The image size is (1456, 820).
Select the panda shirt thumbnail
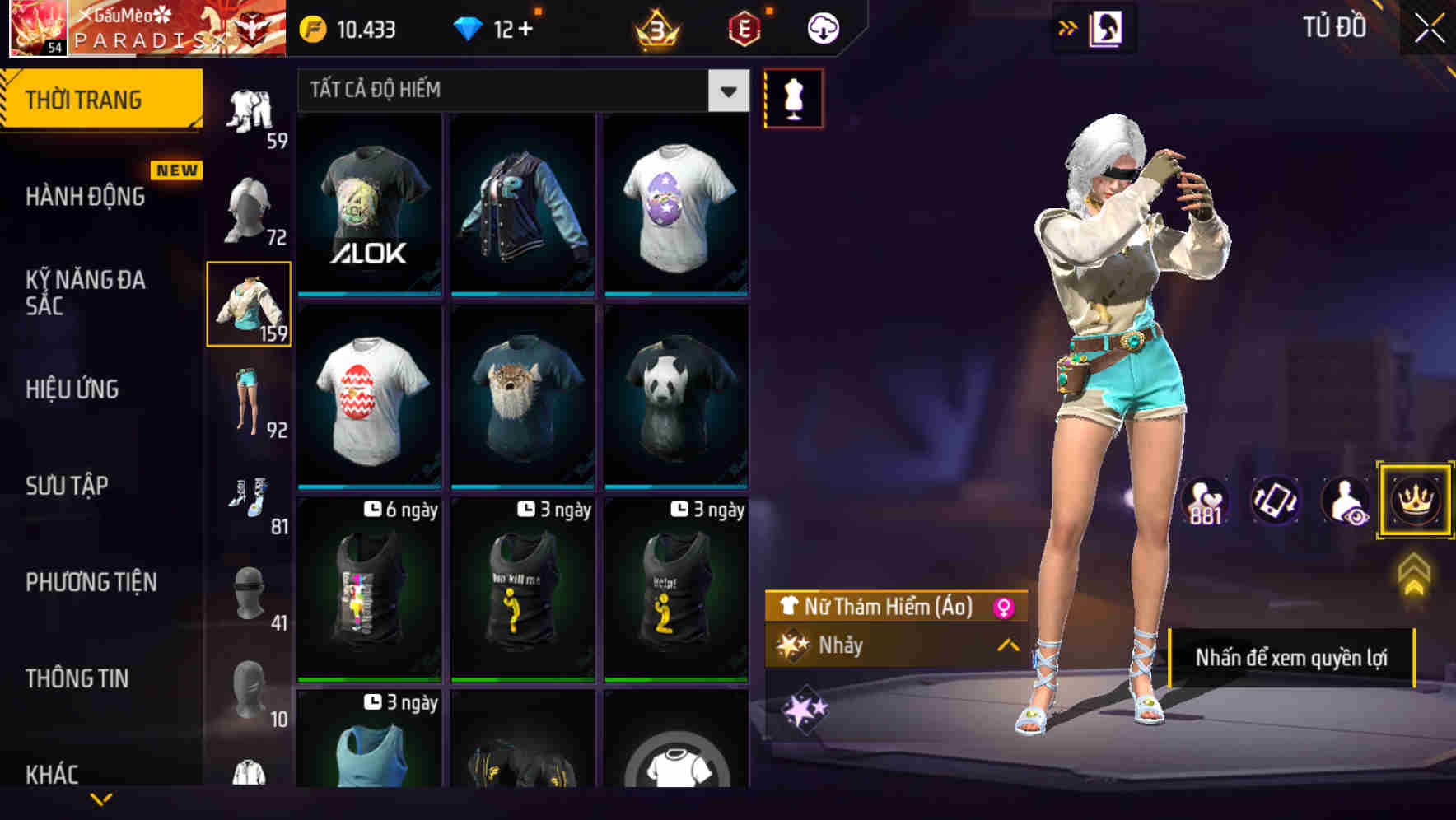[x=675, y=395]
